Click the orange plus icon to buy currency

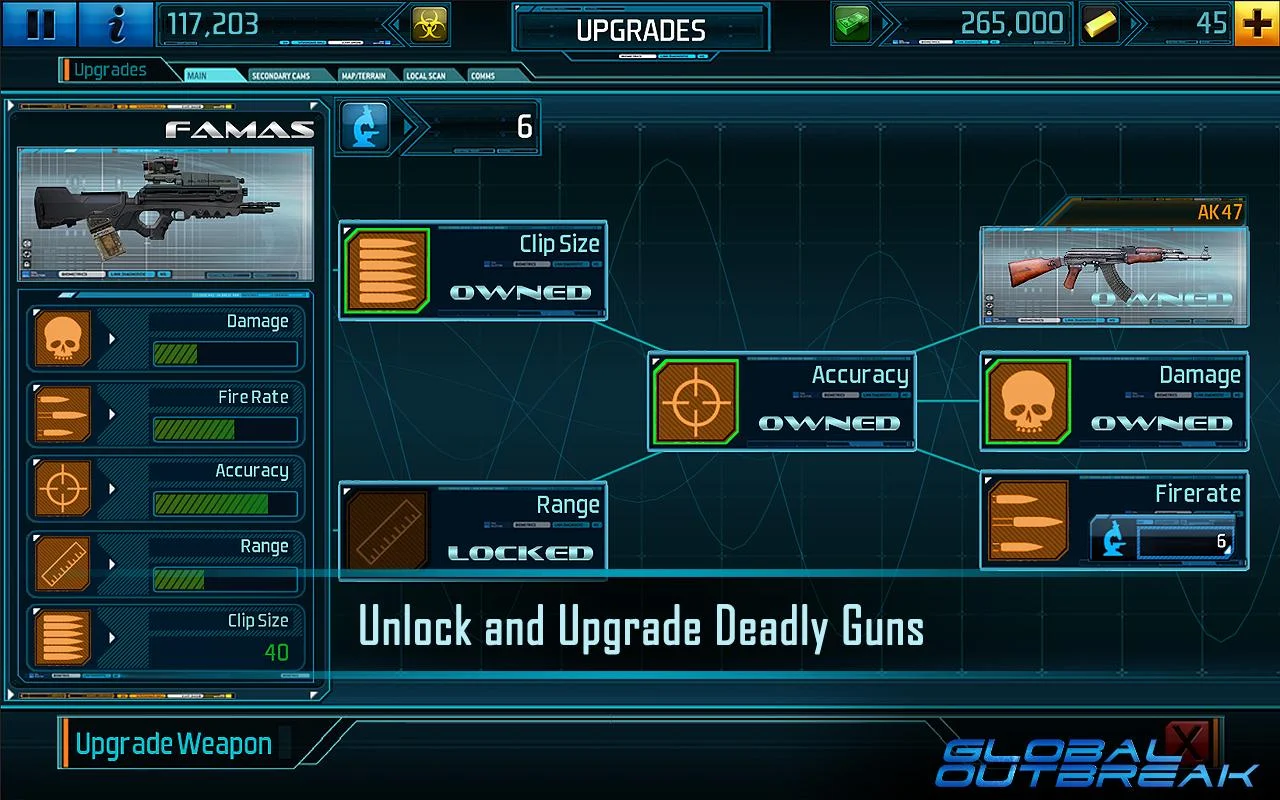click(1257, 22)
